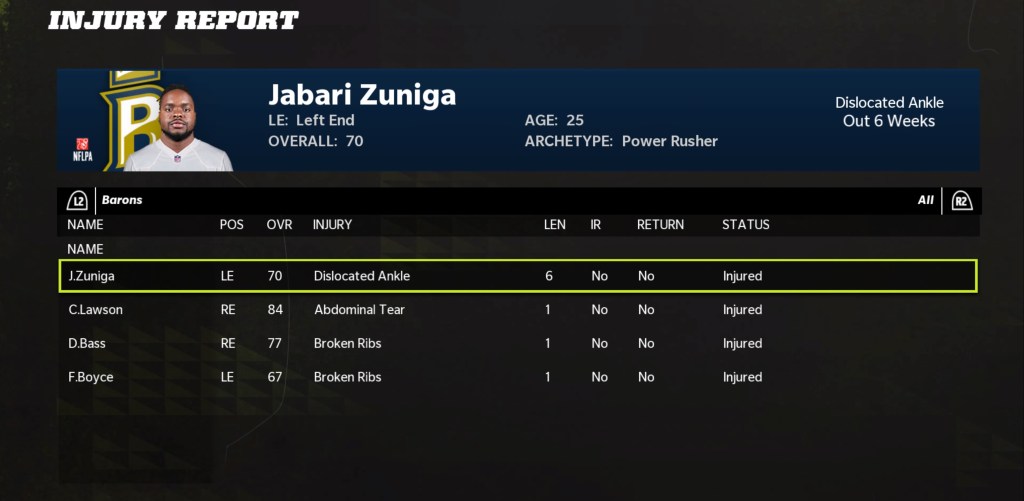This screenshot has height=501, width=1024.
Task: Choose the C.Lawson injury row
Action: pyautogui.click(x=517, y=310)
